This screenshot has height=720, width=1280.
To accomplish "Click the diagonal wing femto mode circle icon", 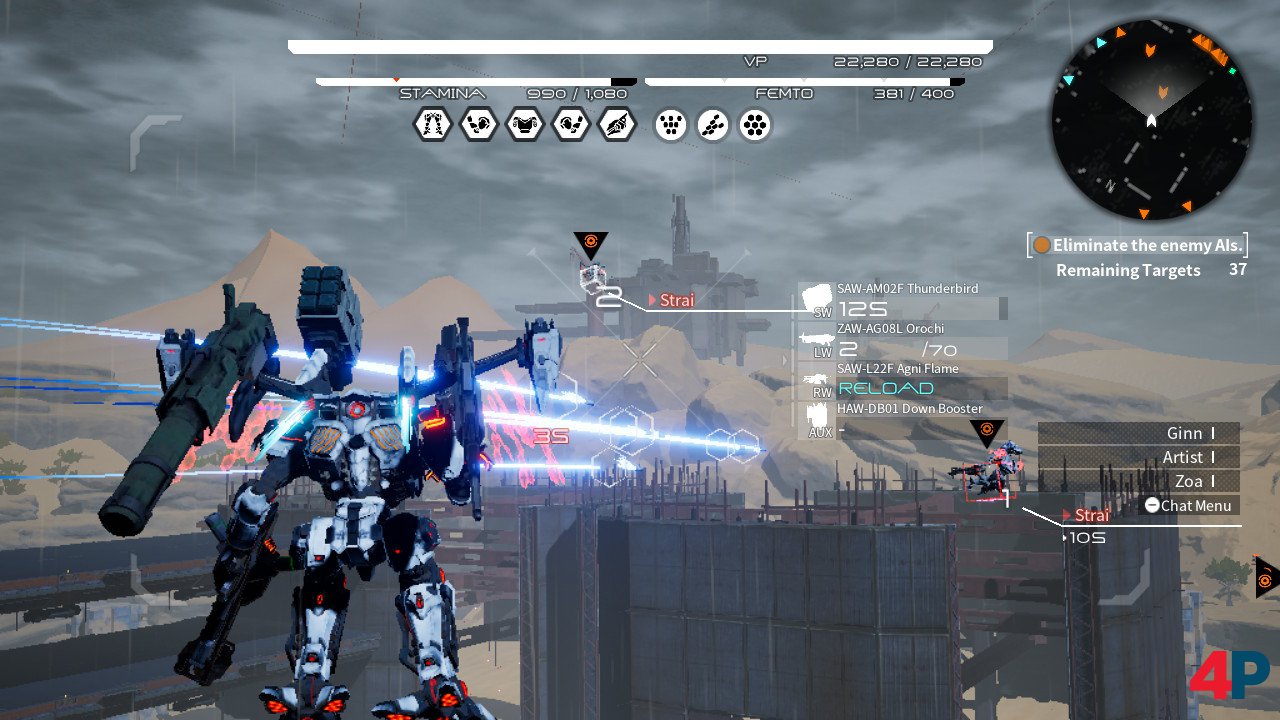I will (x=713, y=125).
